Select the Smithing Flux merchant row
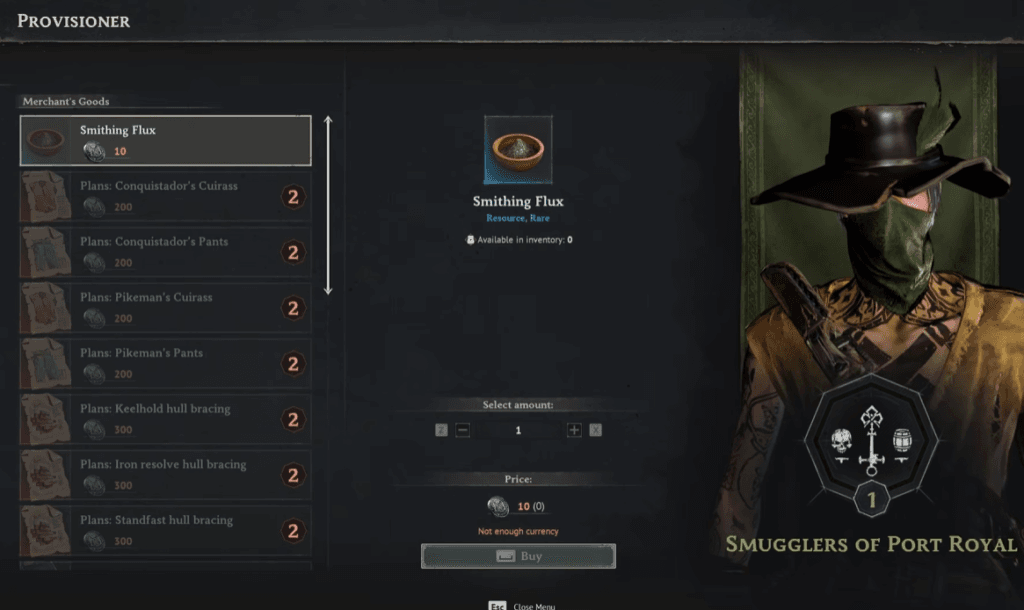Viewport: 1024px width, 610px height. click(165, 141)
